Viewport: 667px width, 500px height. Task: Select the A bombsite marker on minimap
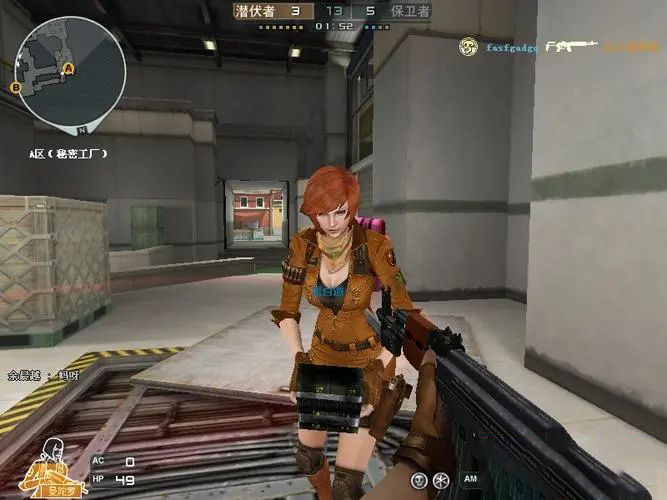[68, 68]
